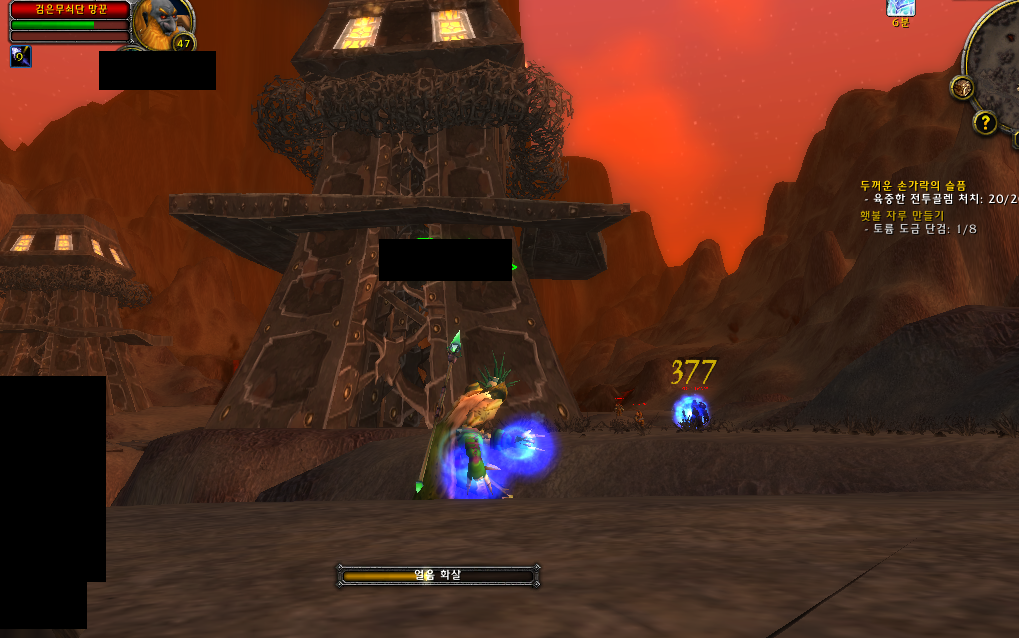Select the debuff icon under target frame
This screenshot has width=1019, height=638.
pos(20,56)
